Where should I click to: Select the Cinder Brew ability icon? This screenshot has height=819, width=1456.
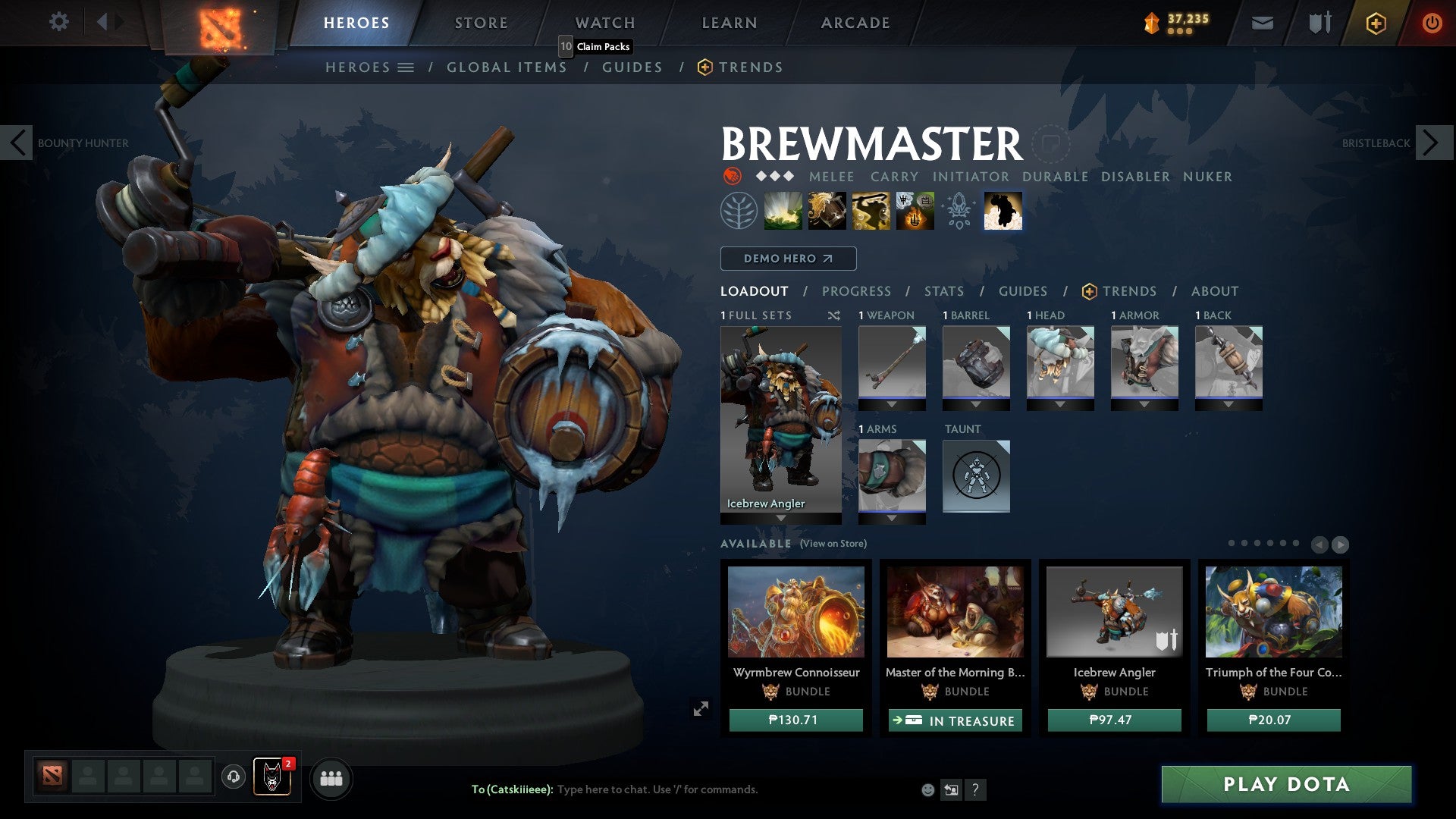827,211
